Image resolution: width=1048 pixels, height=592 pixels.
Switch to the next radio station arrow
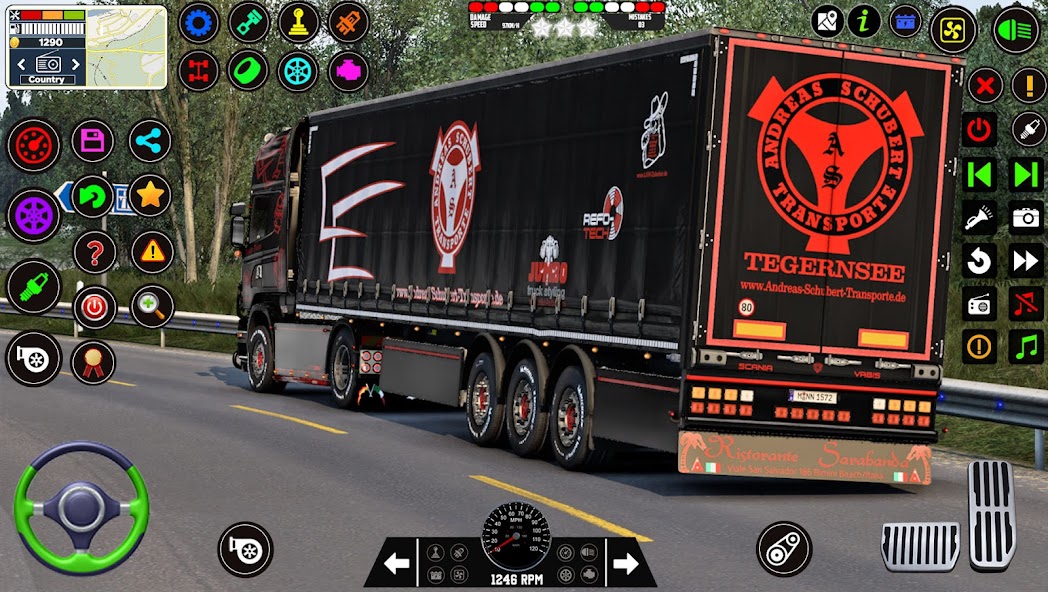pyautogui.click(x=1025, y=261)
